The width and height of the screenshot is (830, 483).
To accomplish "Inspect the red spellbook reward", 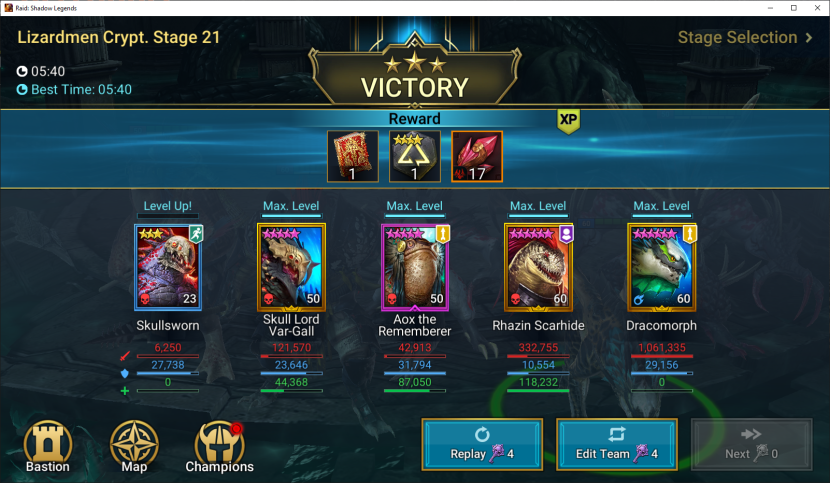I will 353,157.
